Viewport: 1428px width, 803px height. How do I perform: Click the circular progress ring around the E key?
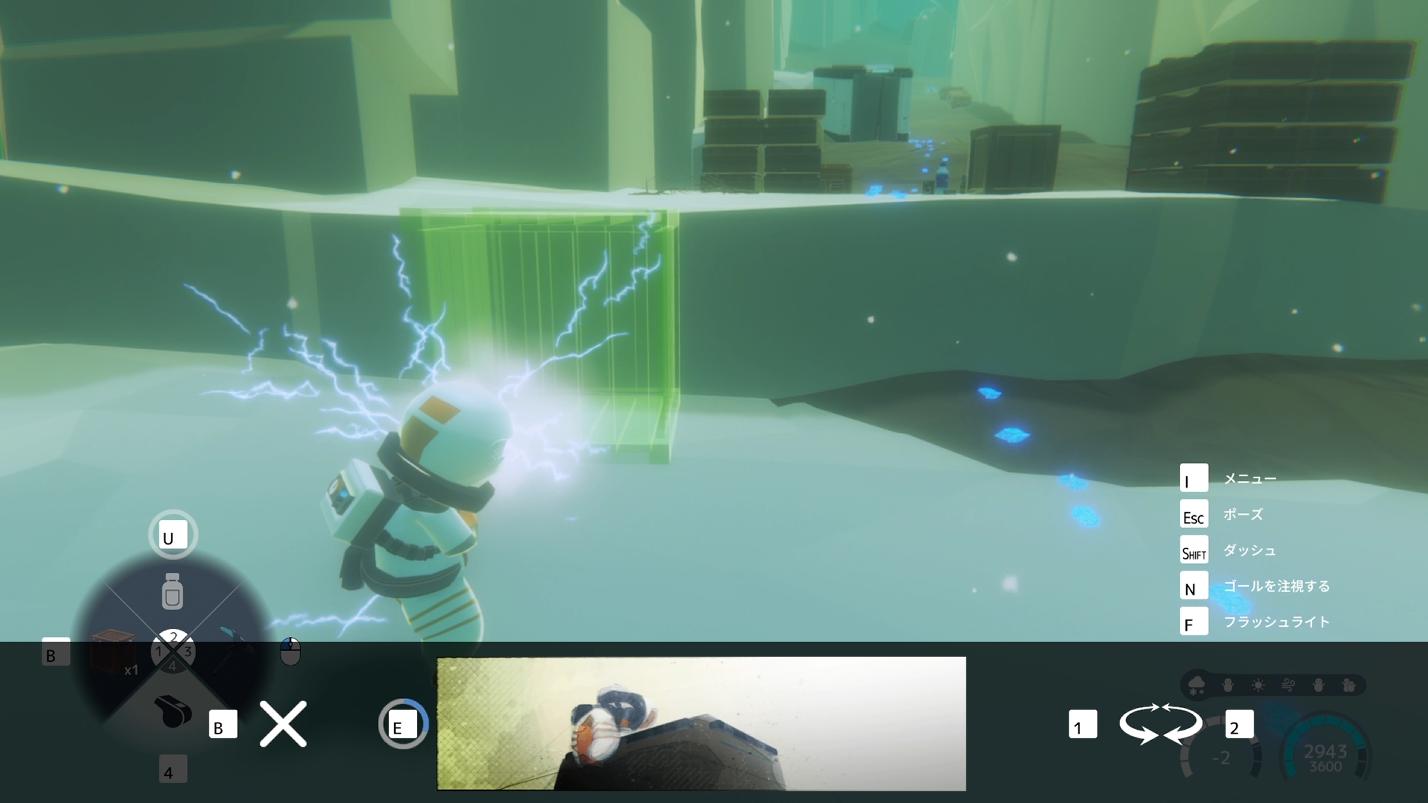coord(404,723)
